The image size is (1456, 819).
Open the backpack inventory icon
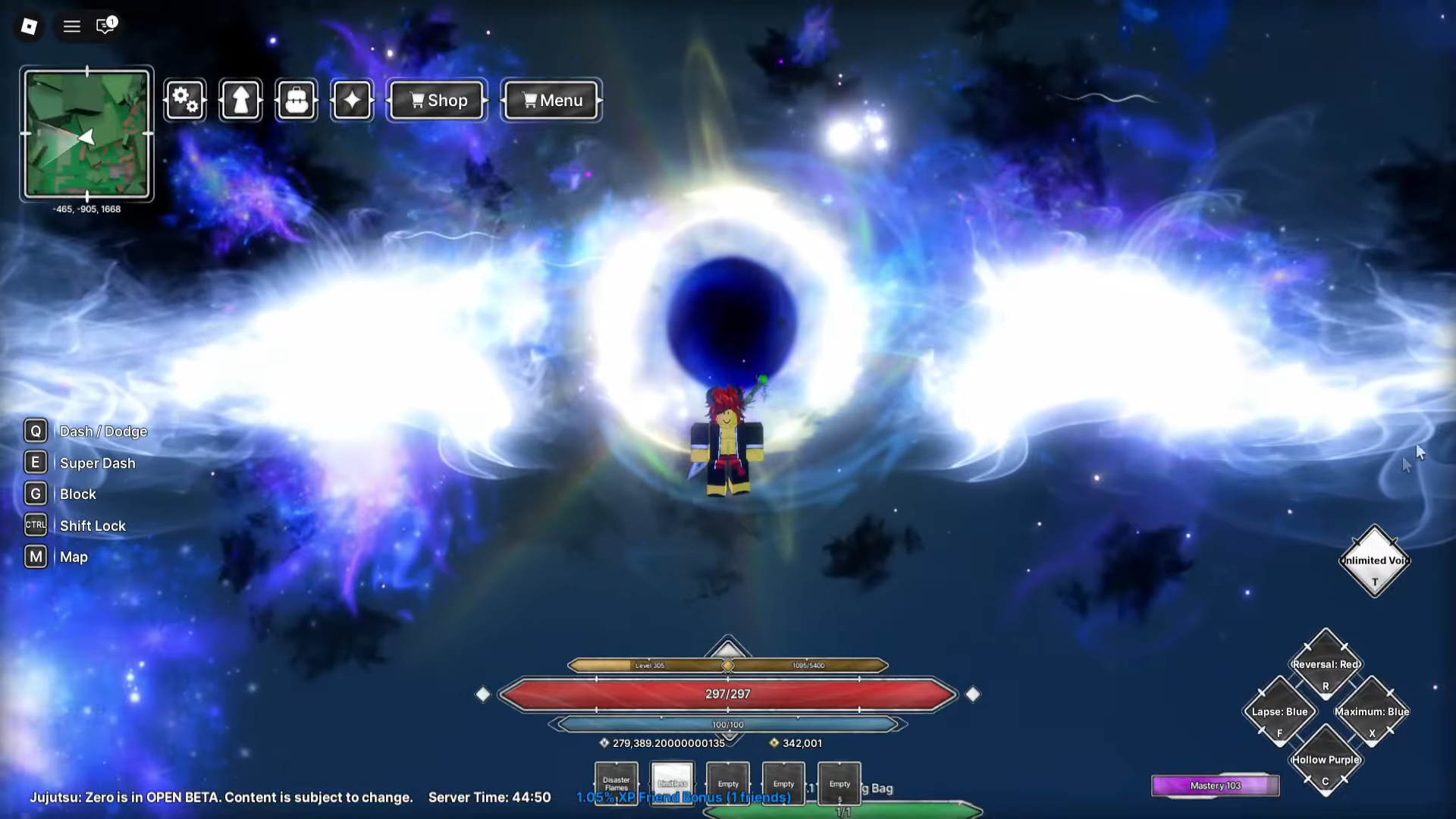[x=296, y=99]
